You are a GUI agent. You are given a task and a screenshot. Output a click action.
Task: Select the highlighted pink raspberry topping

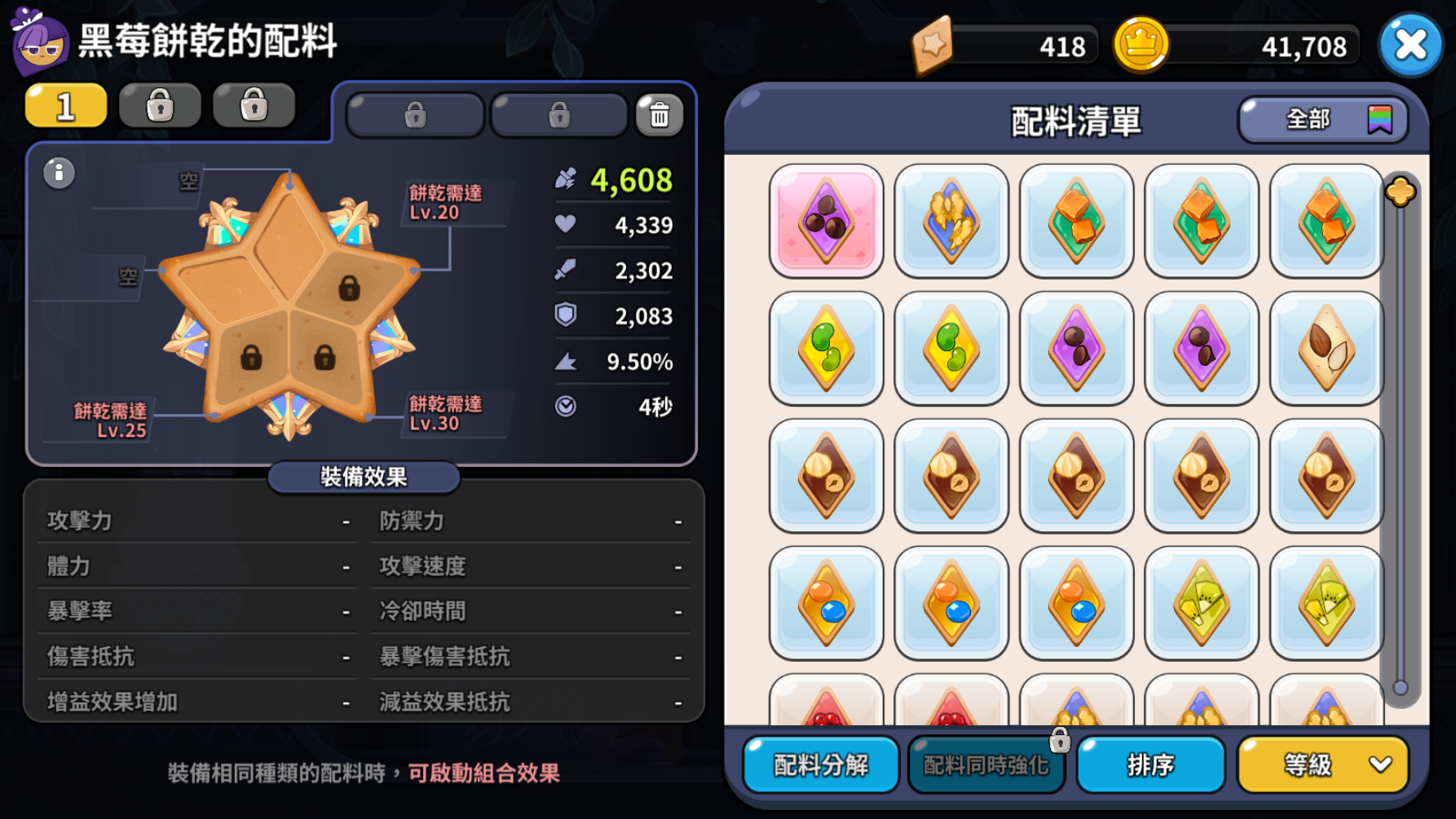tap(826, 221)
